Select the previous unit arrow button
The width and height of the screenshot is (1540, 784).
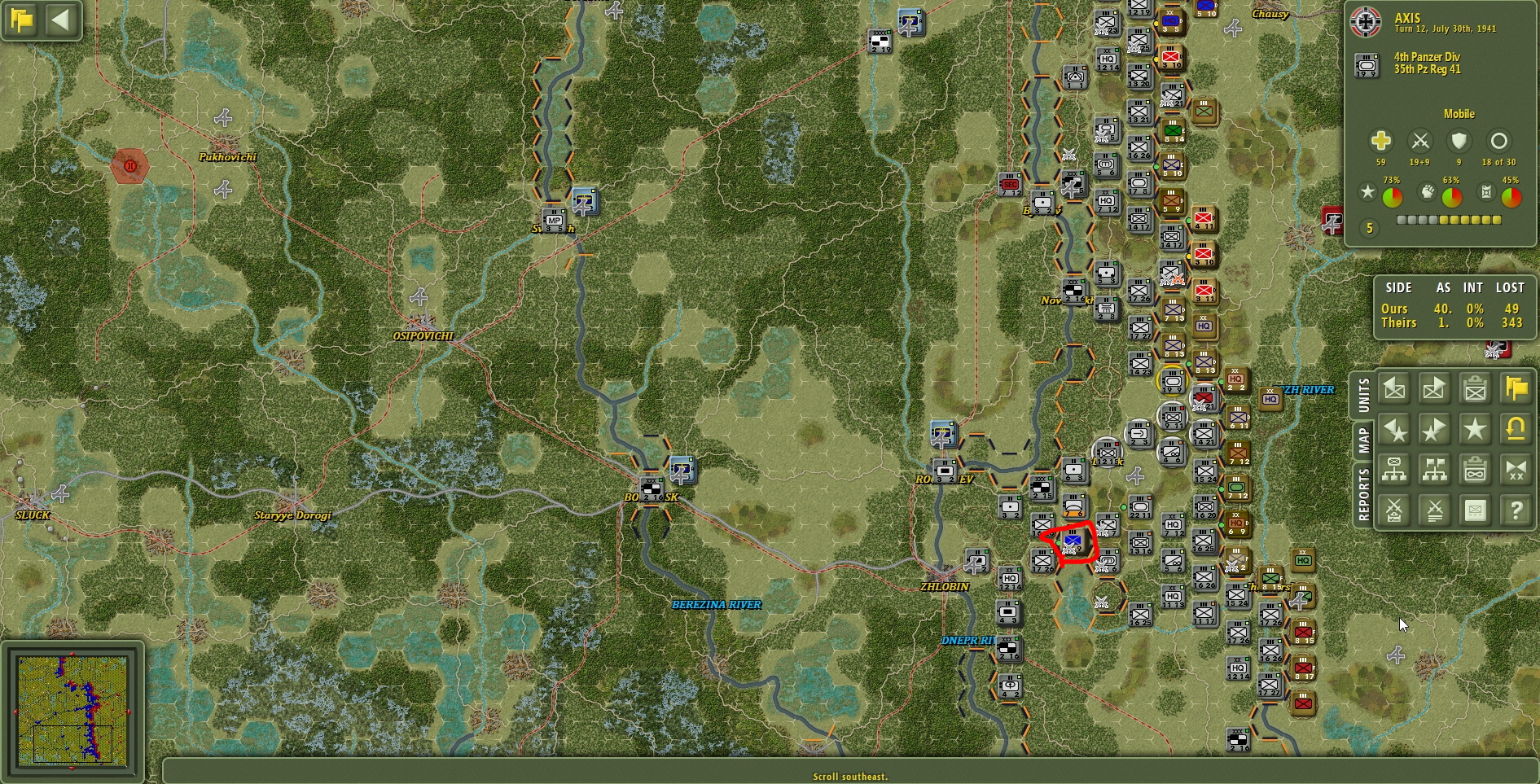click(1393, 388)
